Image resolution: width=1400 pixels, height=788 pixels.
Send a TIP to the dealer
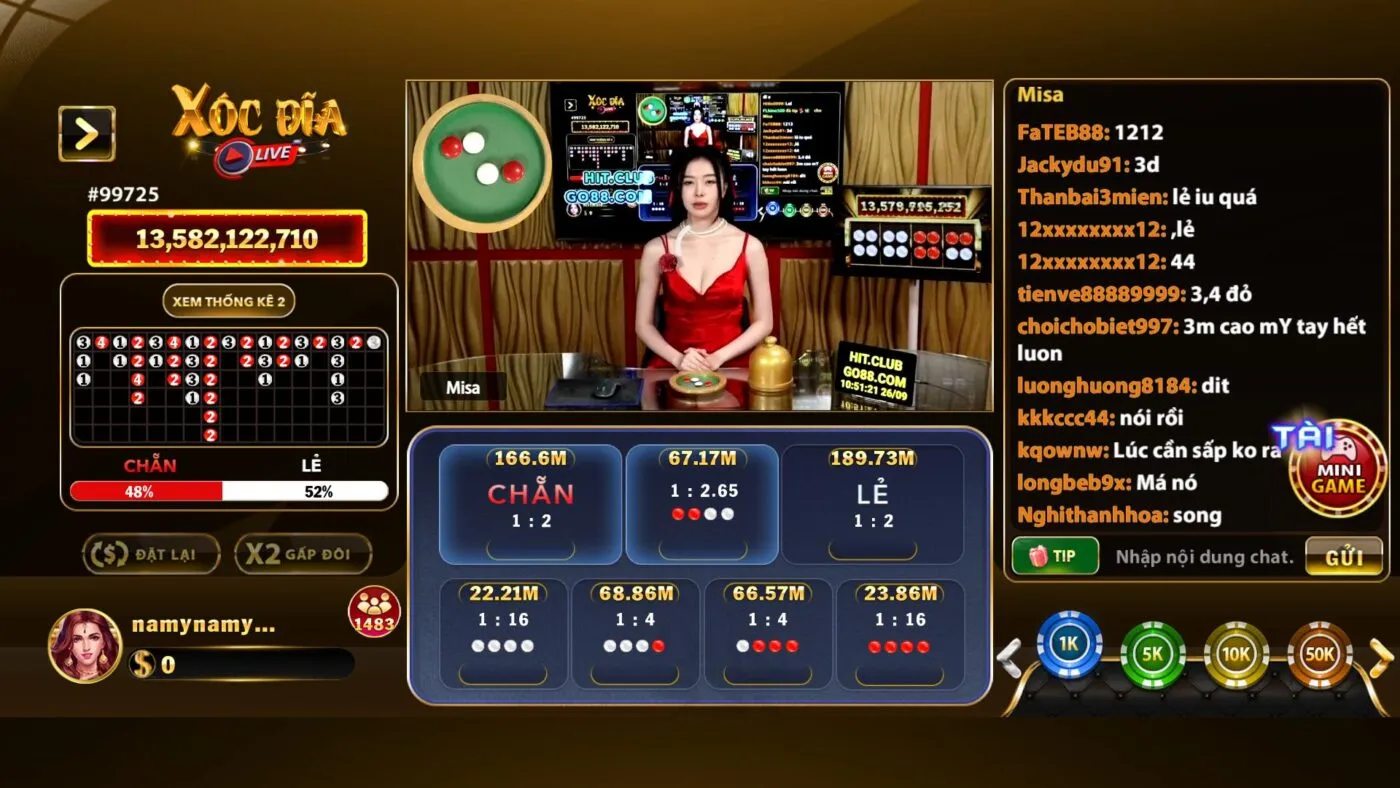pos(1055,557)
